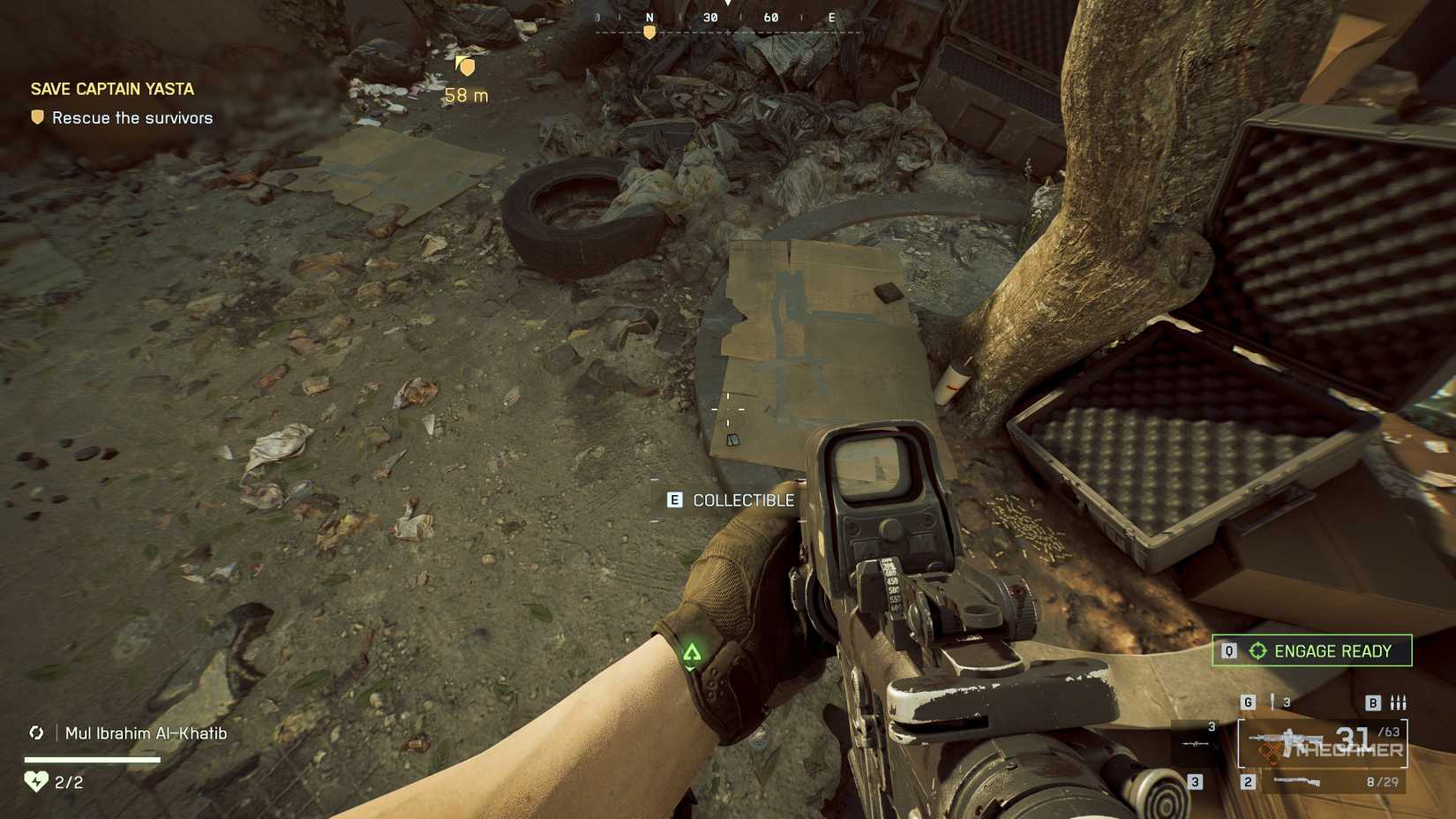
Task: Toggle the shield marker on the objective Rescue the survivors
Action: [x=35, y=116]
